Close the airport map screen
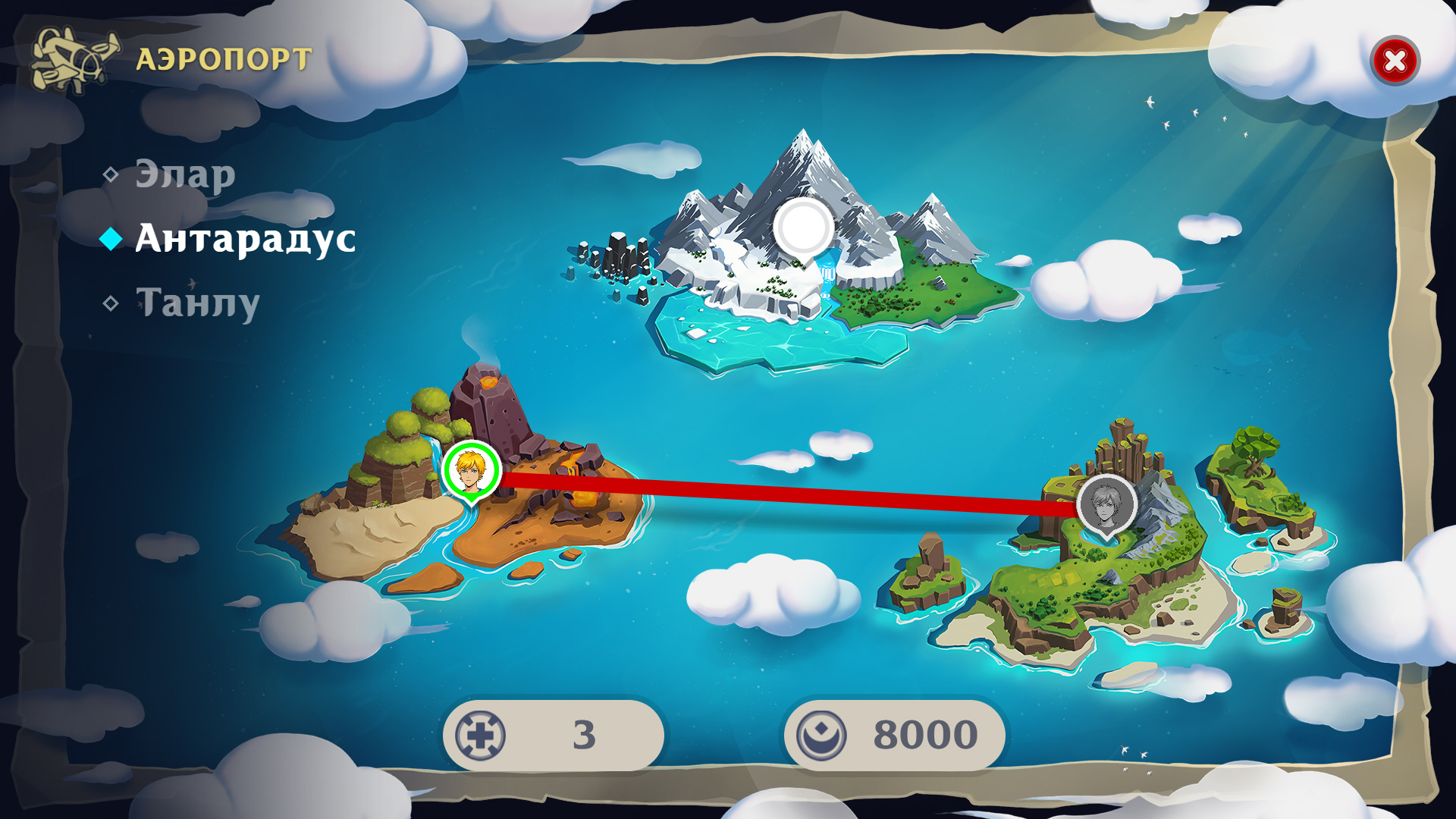 pos(1395,61)
